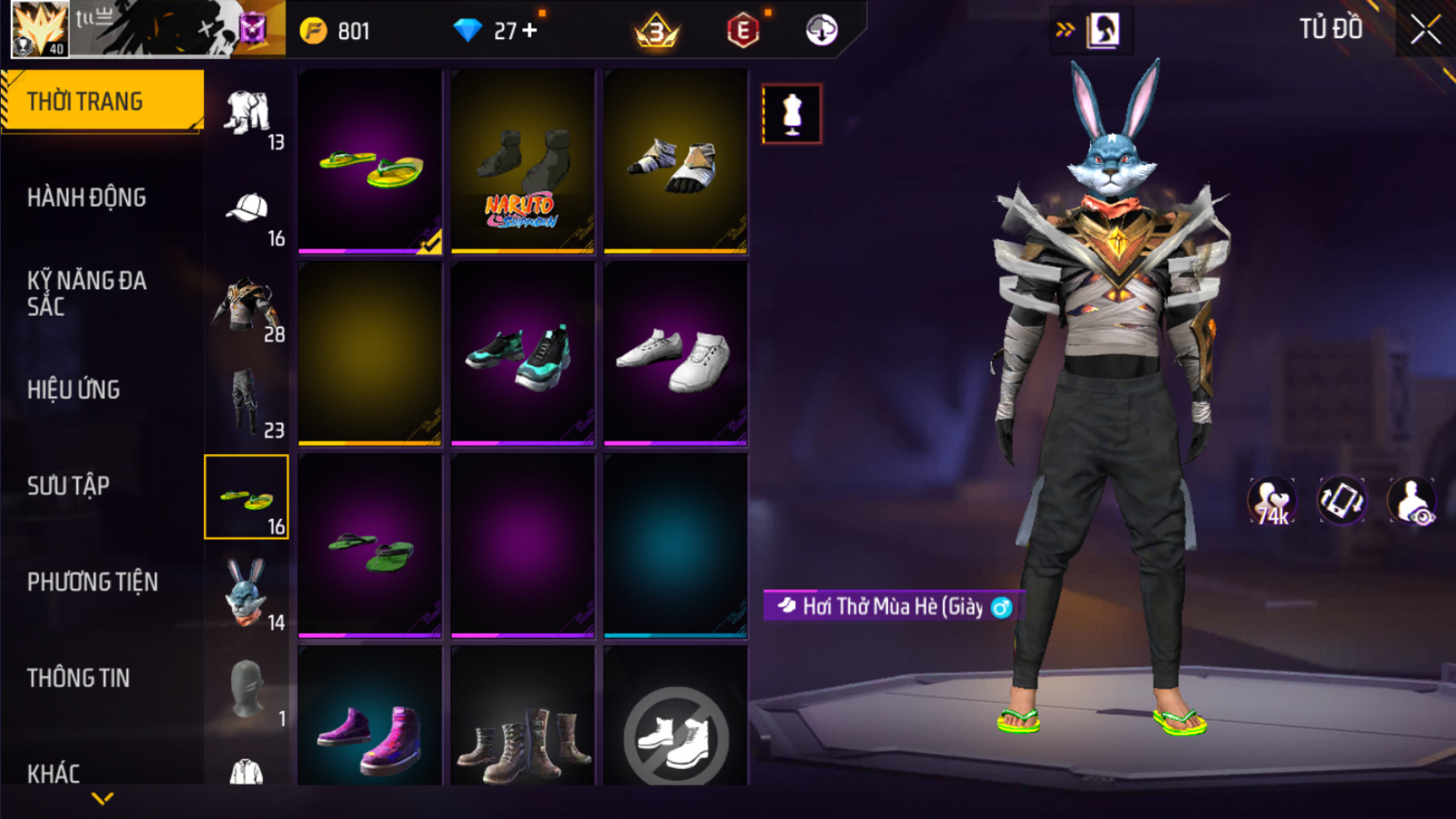Unequip shoes with the no-shoes icon
Screen dimensions: 1456x819
click(x=675, y=733)
